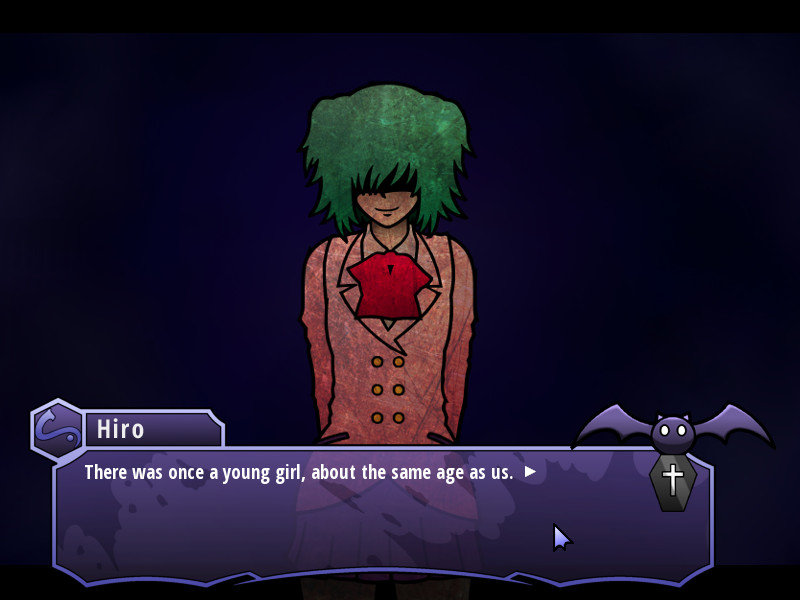
Task: Open the bat and coffin menu icon
Action: pos(673,455)
